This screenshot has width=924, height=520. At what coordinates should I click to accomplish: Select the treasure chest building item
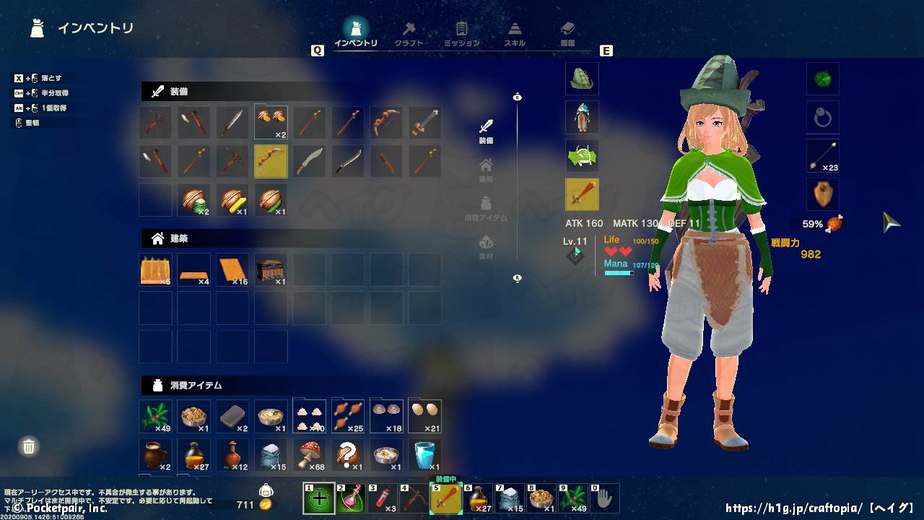coord(271,270)
